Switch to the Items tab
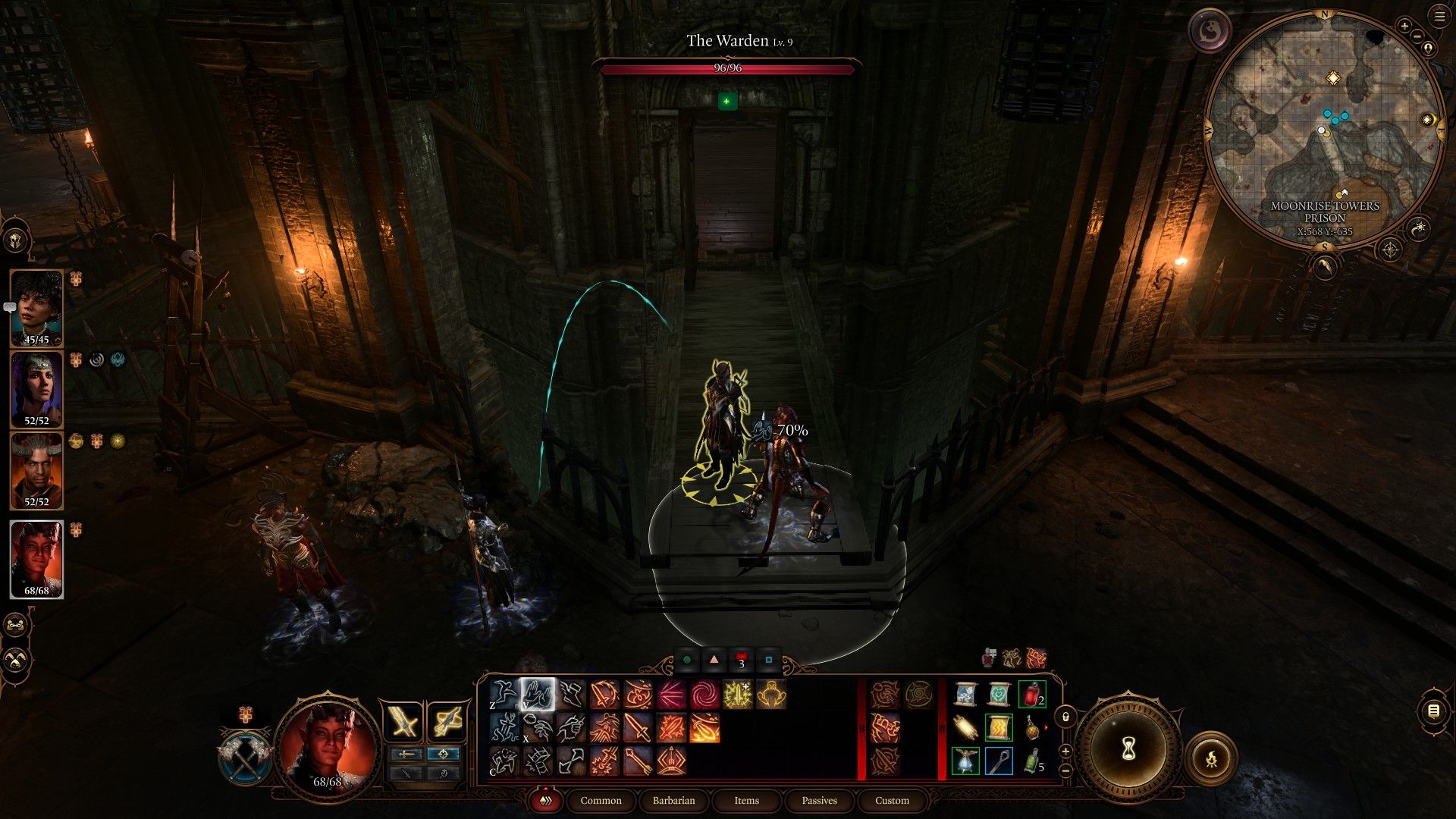The height and width of the screenshot is (819, 1456). pyautogui.click(x=747, y=801)
